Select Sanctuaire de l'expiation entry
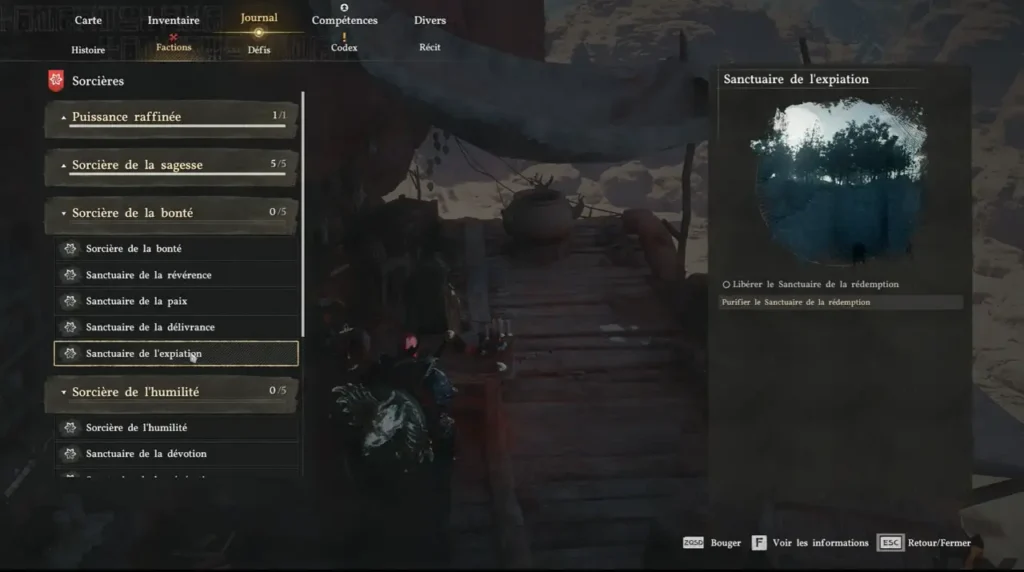 point(176,353)
